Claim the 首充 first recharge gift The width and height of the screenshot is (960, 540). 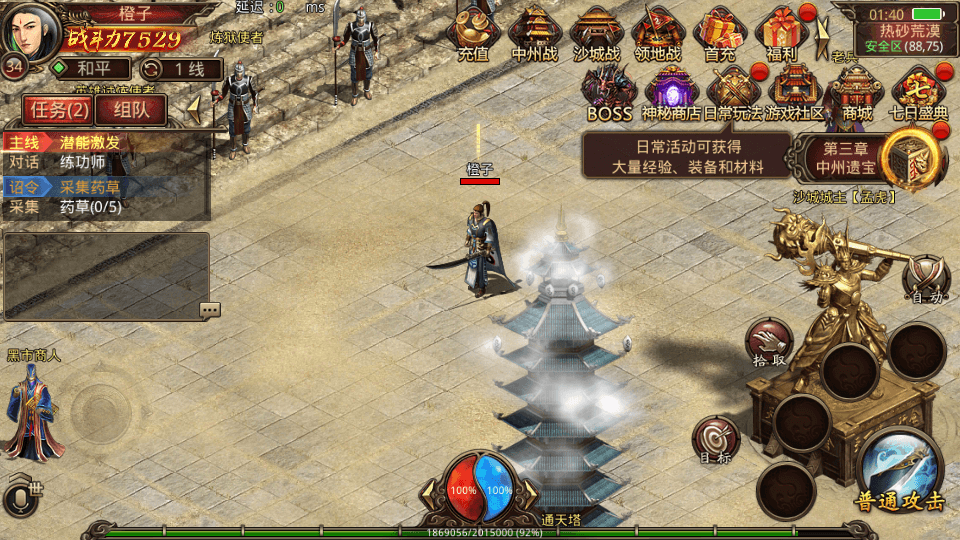(x=719, y=32)
